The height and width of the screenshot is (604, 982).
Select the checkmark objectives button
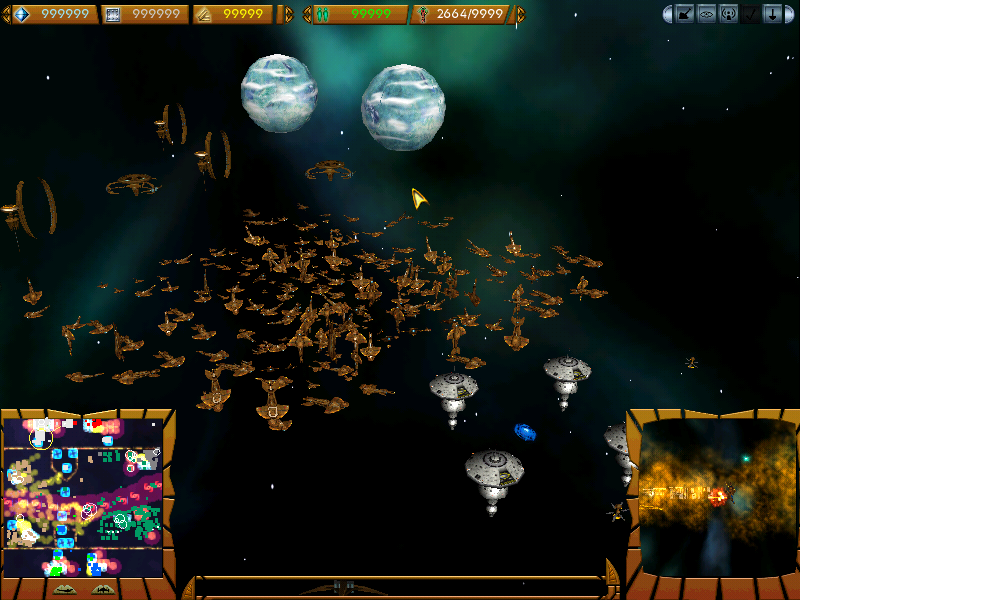(750, 14)
